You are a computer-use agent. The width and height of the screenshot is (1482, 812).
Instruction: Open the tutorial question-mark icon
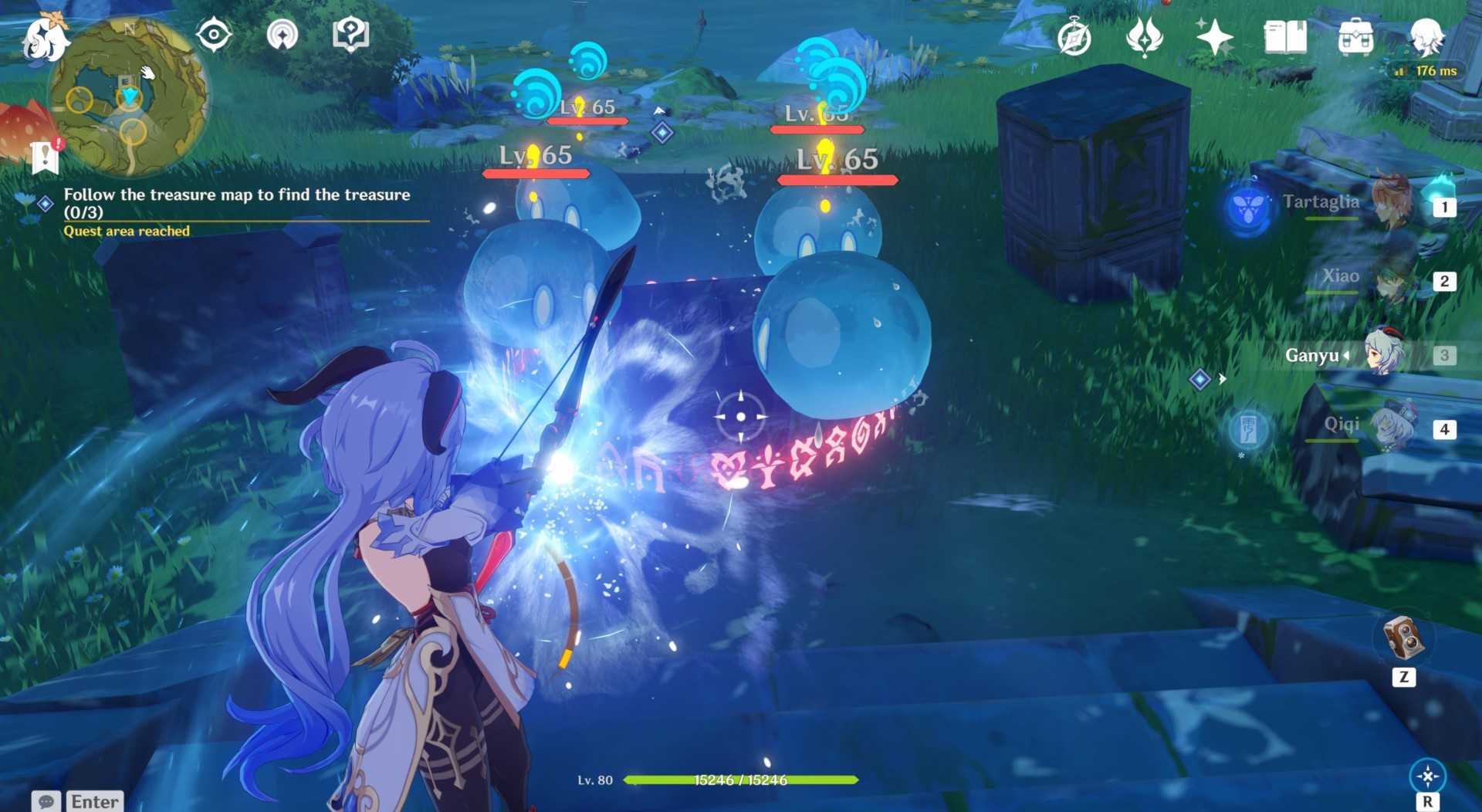coord(350,35)
